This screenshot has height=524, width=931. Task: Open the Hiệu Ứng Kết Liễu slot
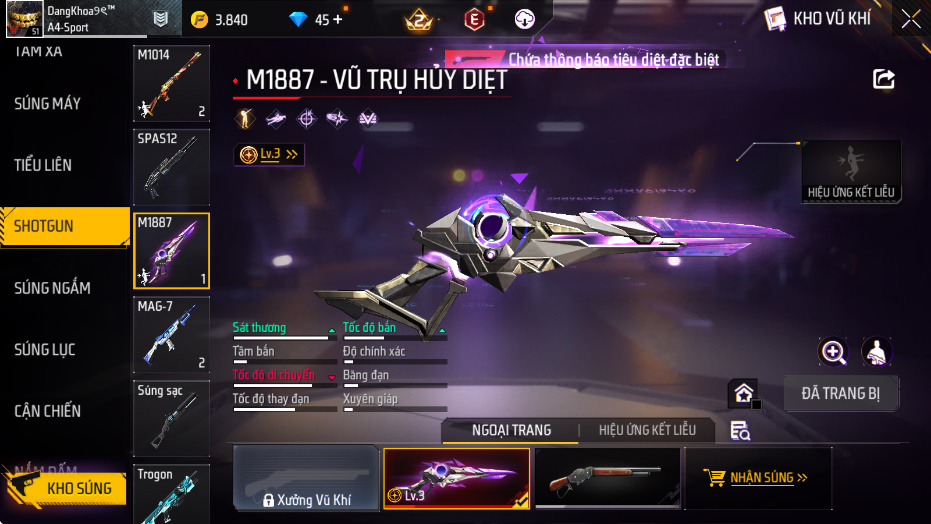pyautogui.click(x=851, y=172)
